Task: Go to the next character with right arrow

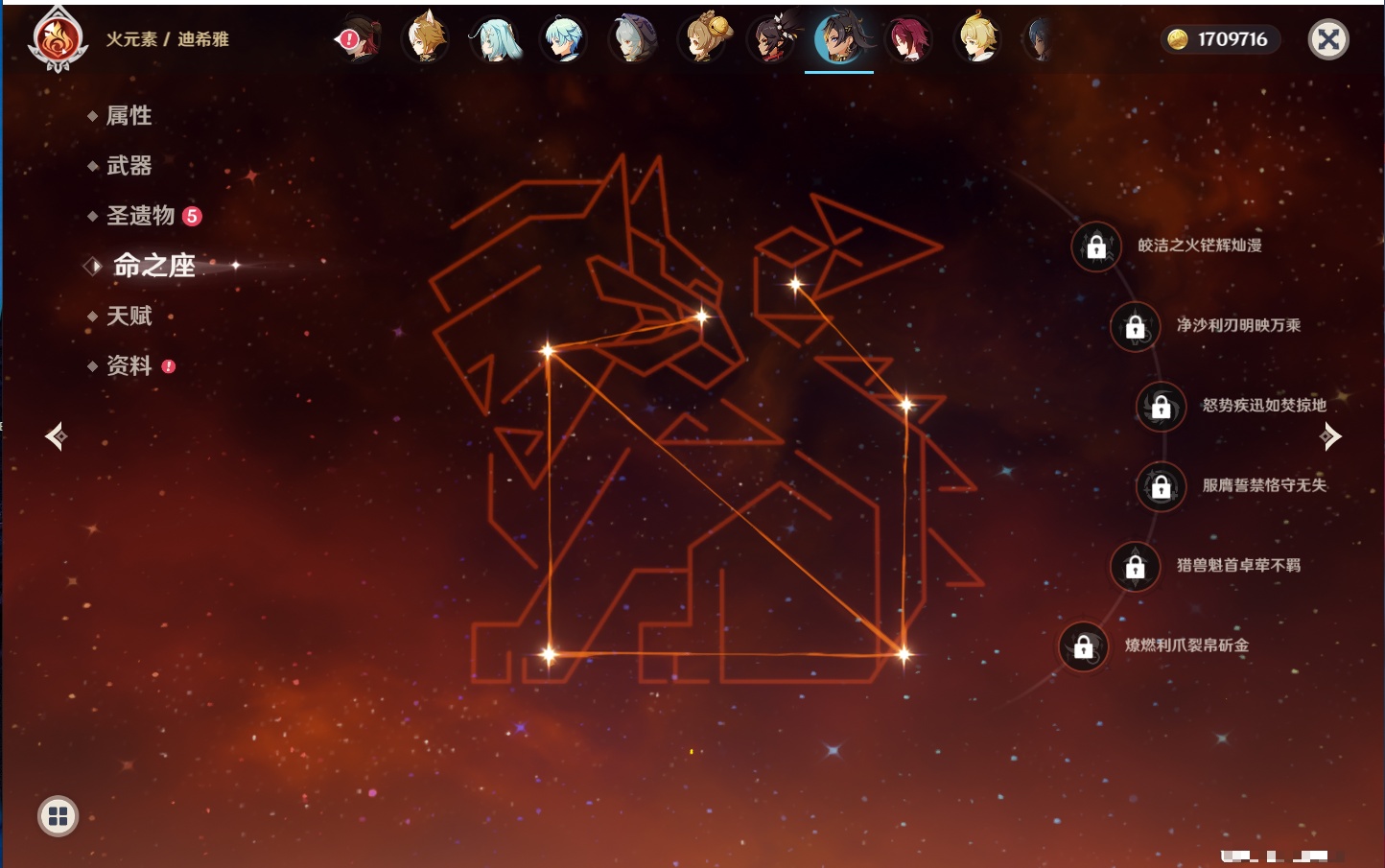Action: 1330,436
